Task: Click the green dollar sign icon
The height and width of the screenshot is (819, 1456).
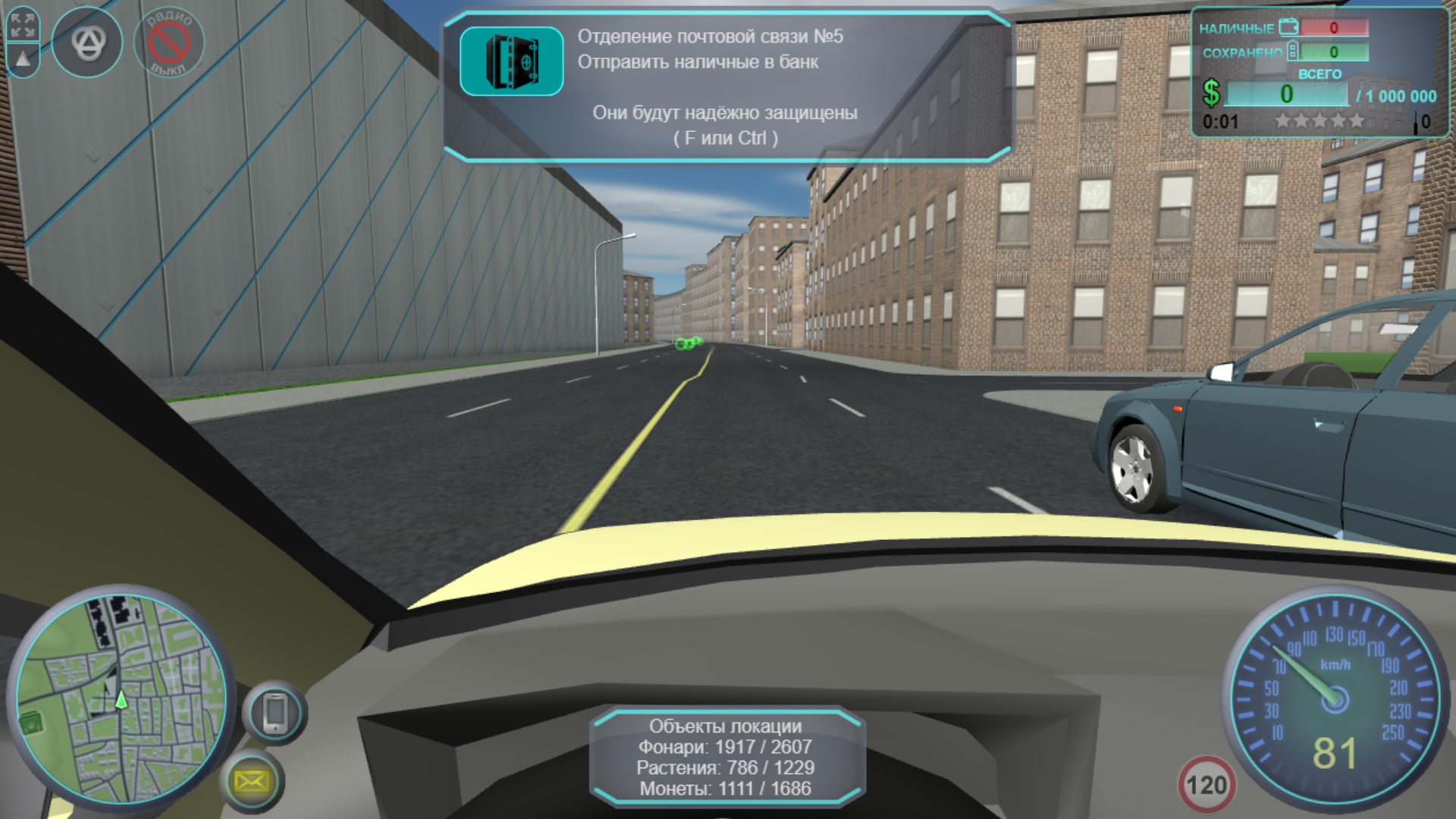Action: tap(1211, 94)
